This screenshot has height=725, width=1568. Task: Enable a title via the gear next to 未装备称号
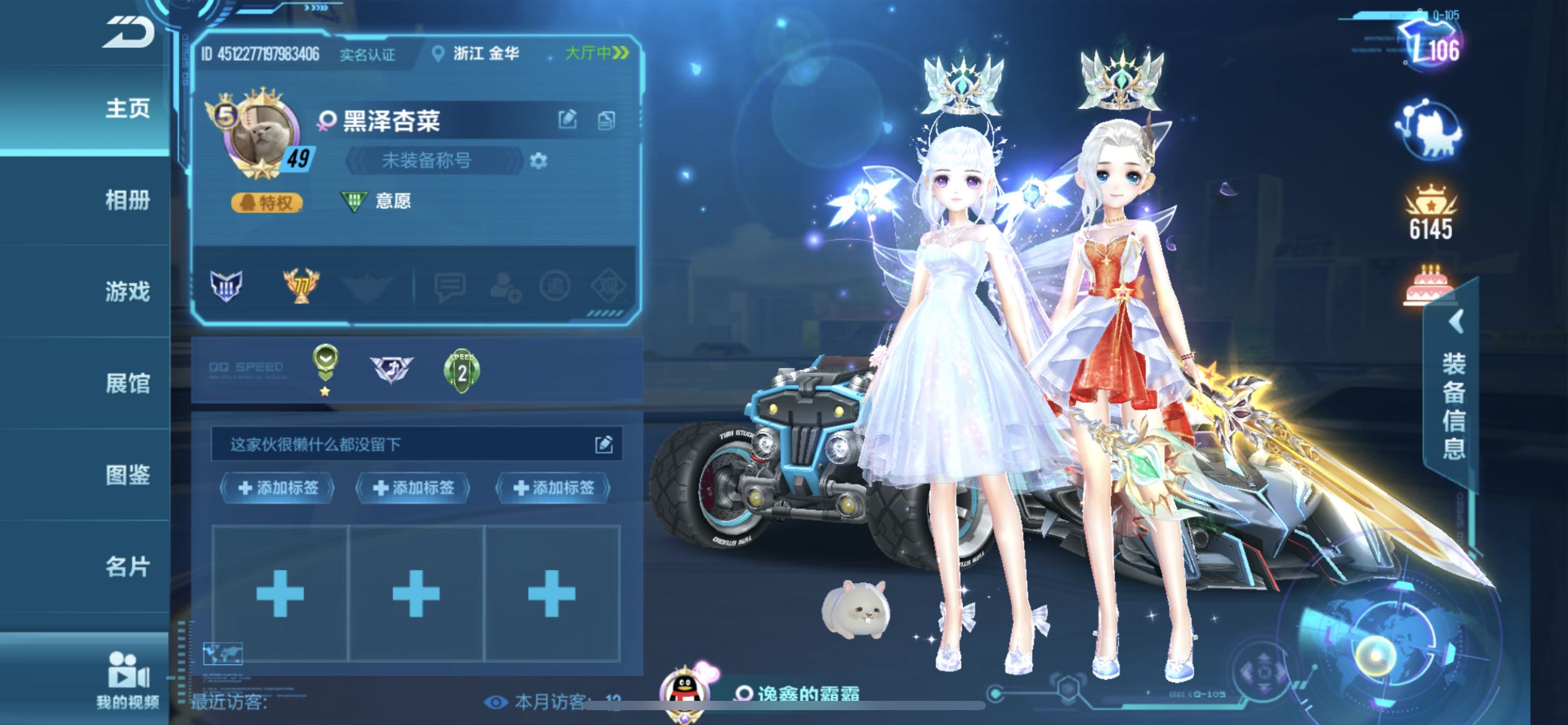pos(538,160)
